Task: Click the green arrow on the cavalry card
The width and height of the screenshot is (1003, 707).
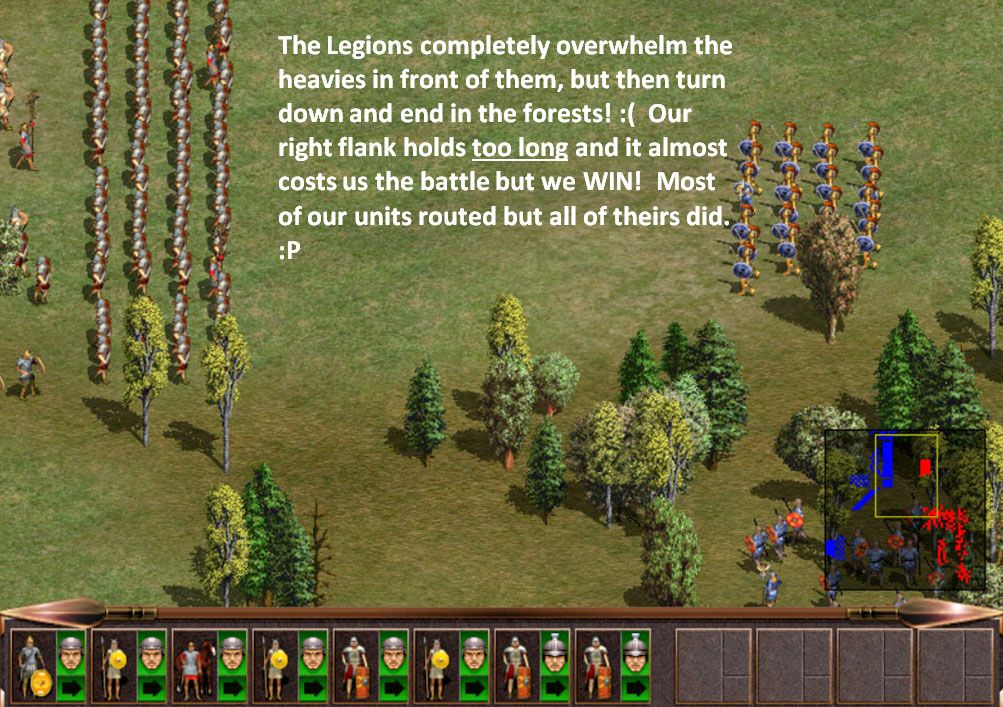Action: tap(232, 687)
